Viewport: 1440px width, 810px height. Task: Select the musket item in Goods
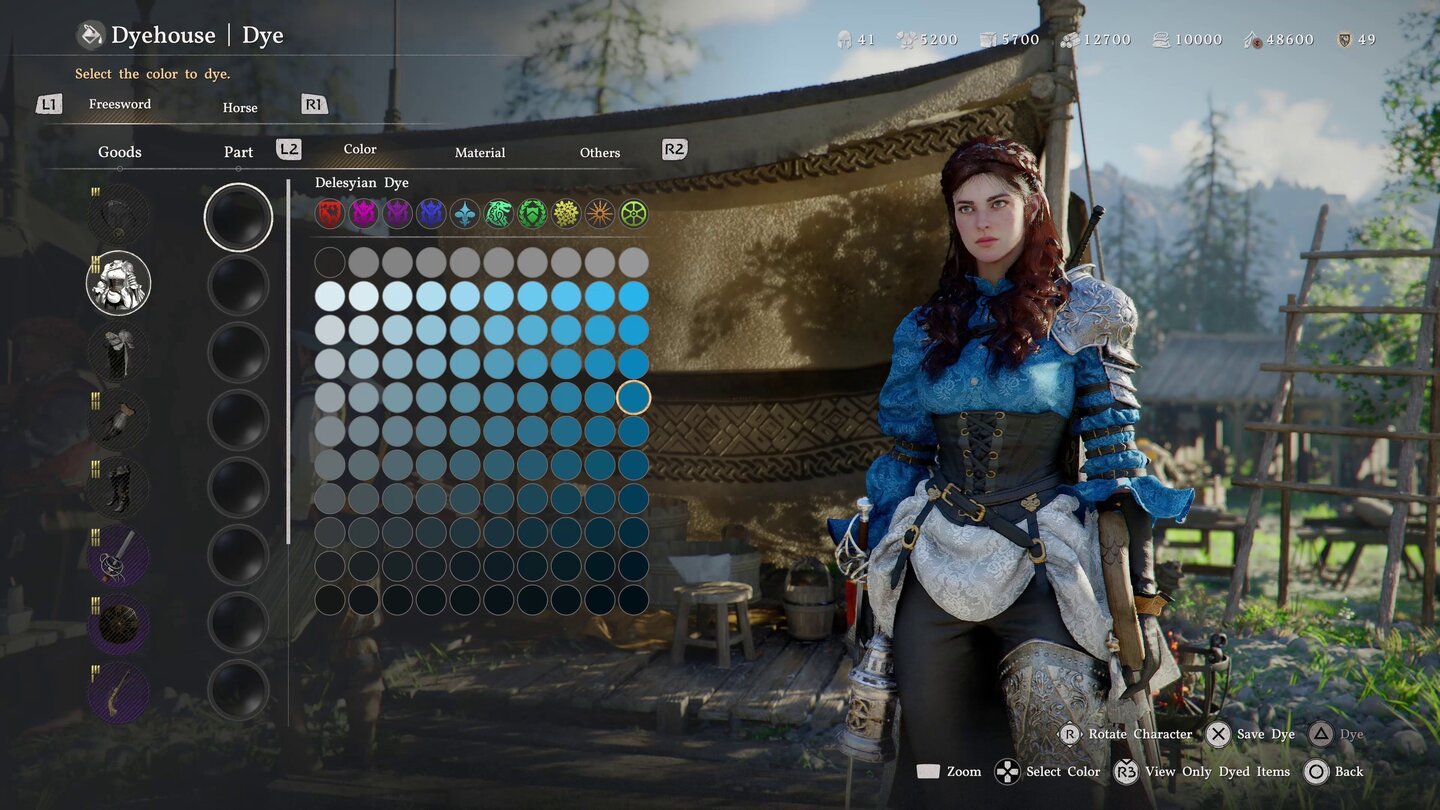[x=119, y=692]
